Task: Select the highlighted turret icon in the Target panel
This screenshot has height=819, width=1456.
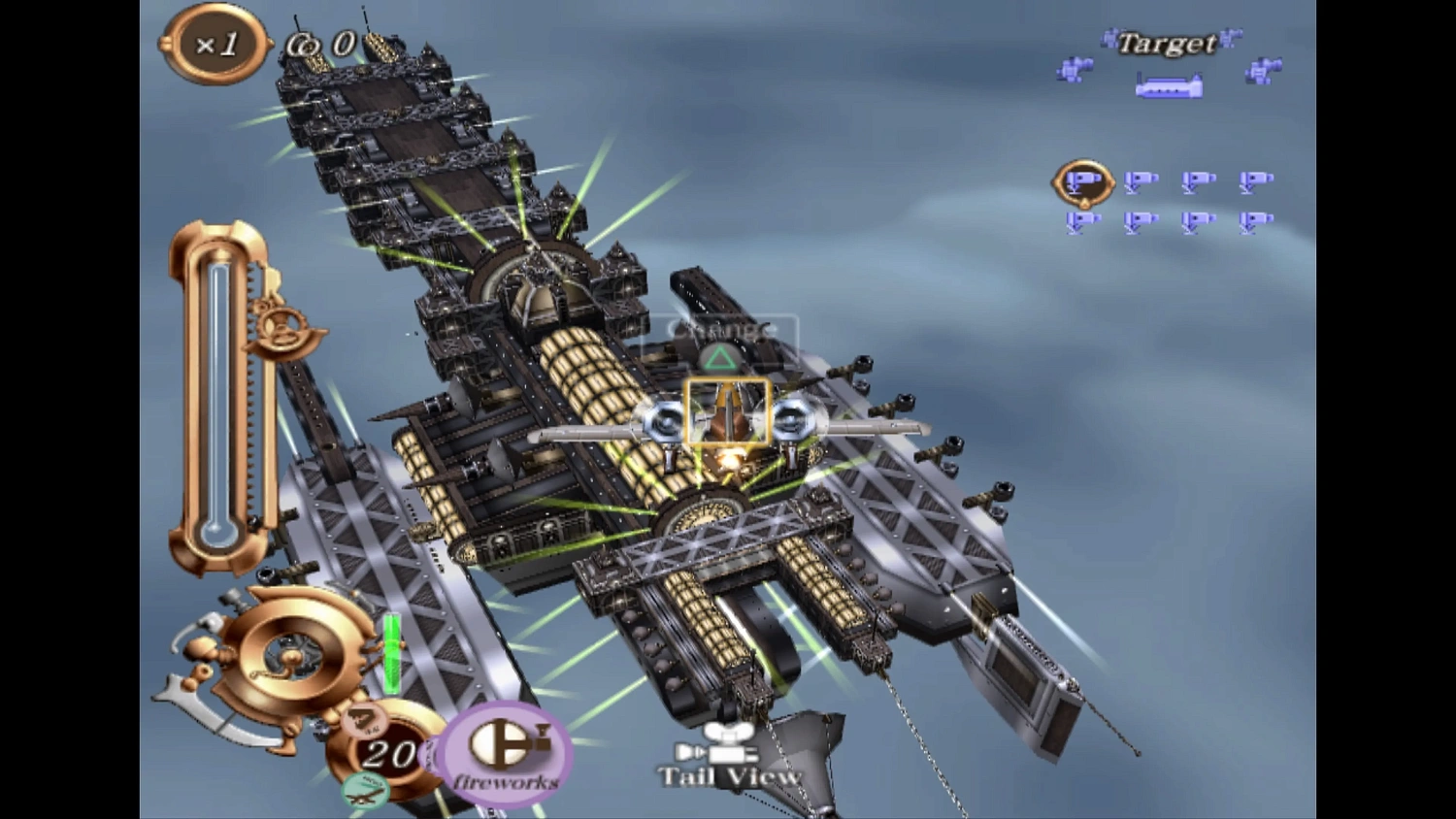Action: click(x=1084, y=182)
